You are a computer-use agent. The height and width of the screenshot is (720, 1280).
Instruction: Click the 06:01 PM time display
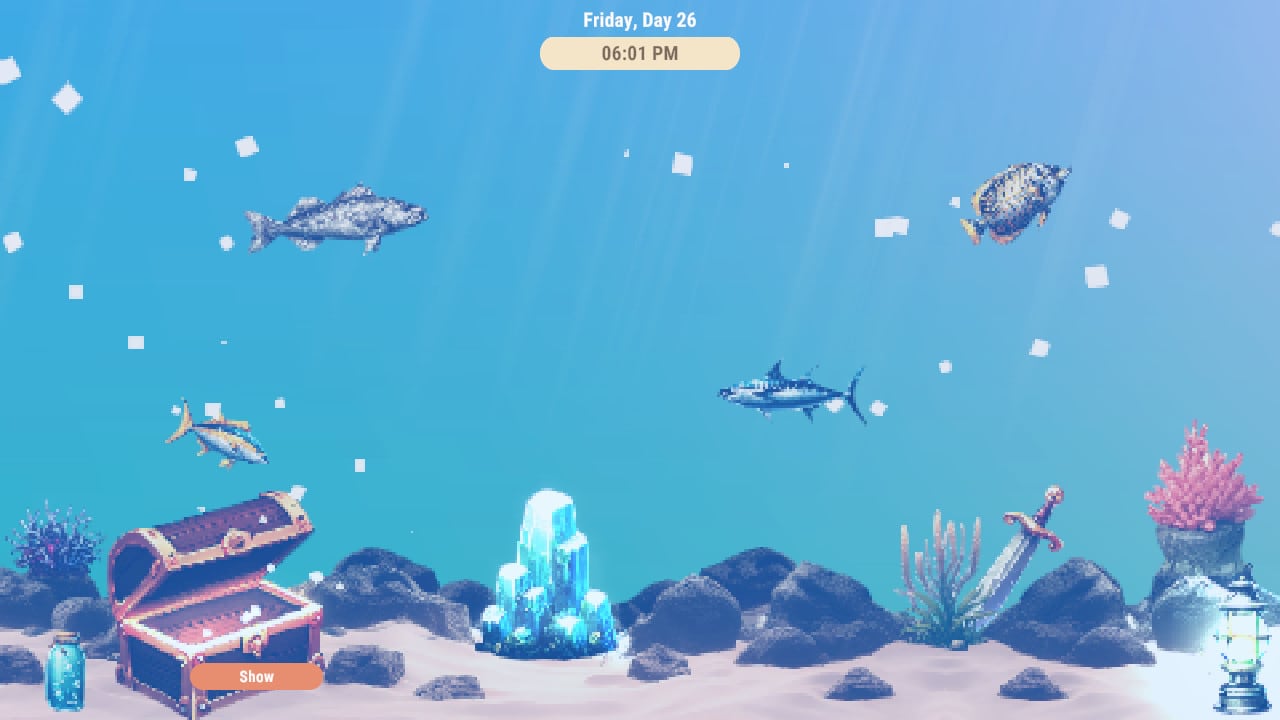tap(640, 53)
